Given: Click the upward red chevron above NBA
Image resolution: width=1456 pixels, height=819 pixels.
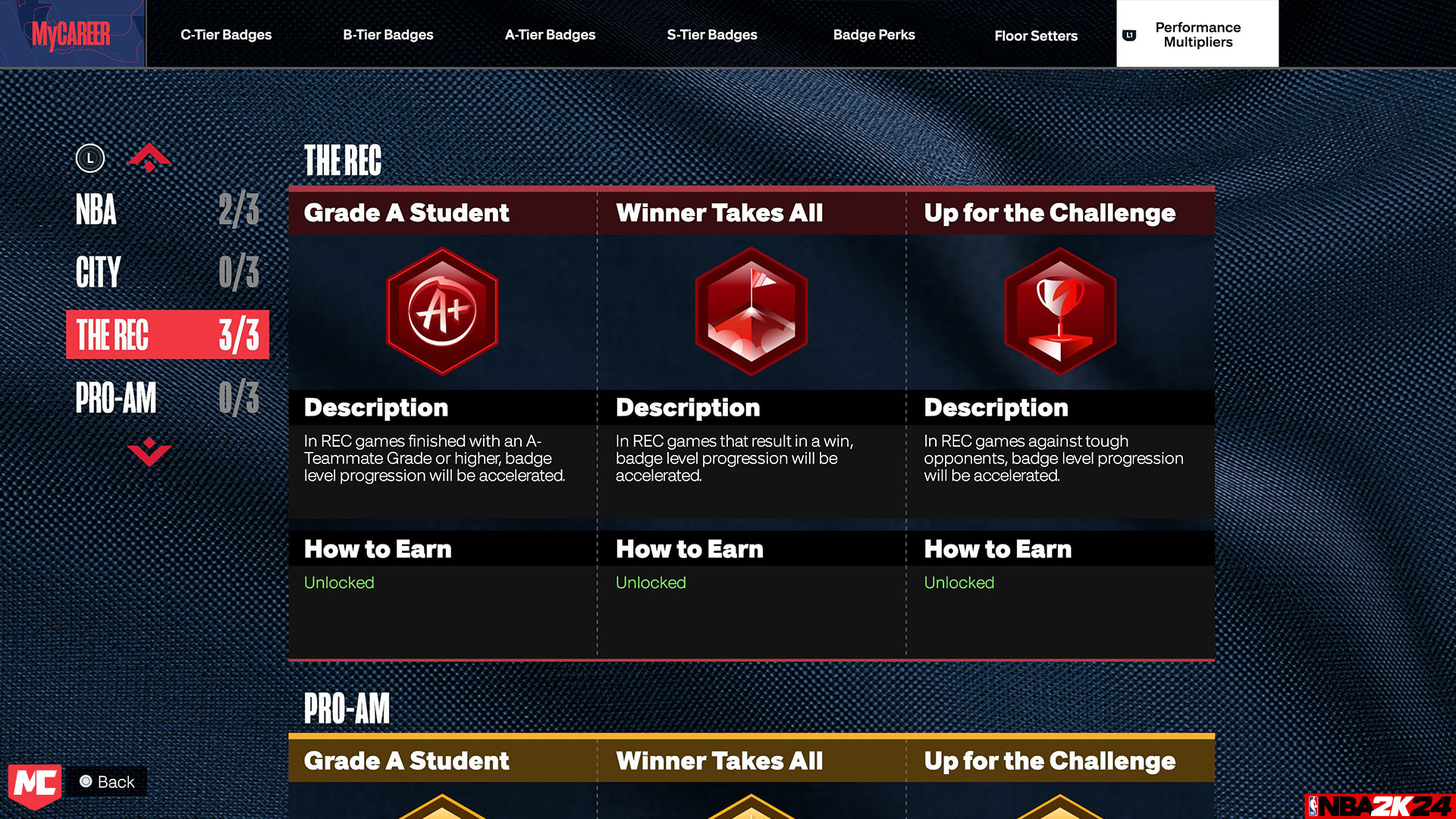Looking at the screenshot, I should (x=149, y=157).
